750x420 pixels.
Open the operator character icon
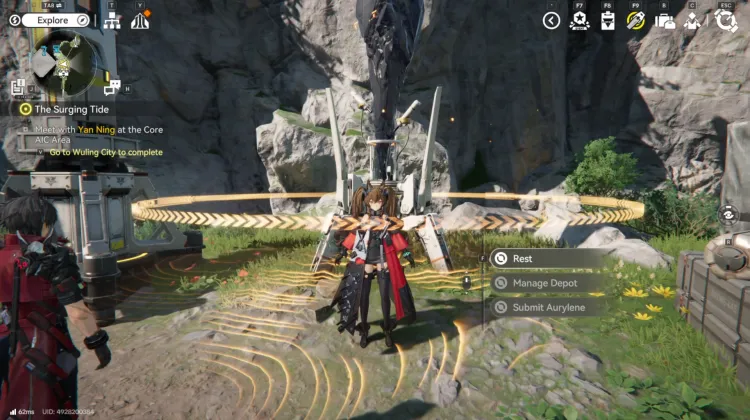[x=692, y=21]
